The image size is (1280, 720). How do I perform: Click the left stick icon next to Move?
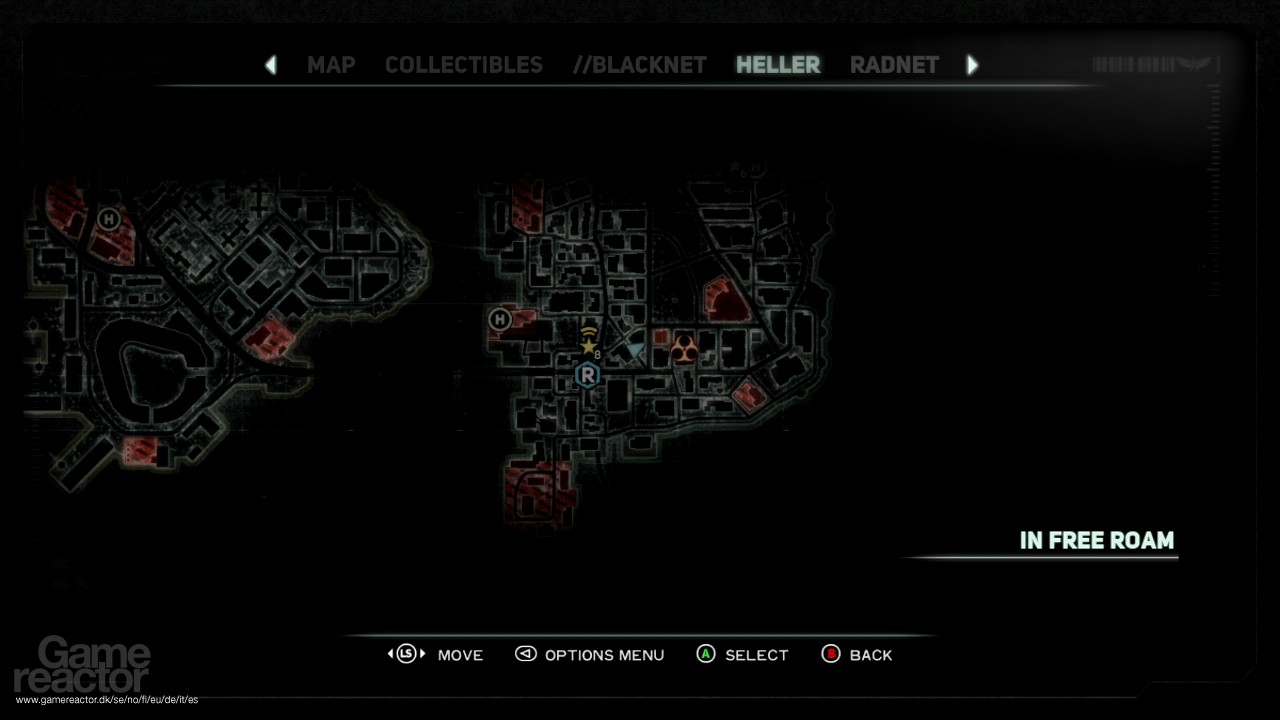click(x=408, y=655)
